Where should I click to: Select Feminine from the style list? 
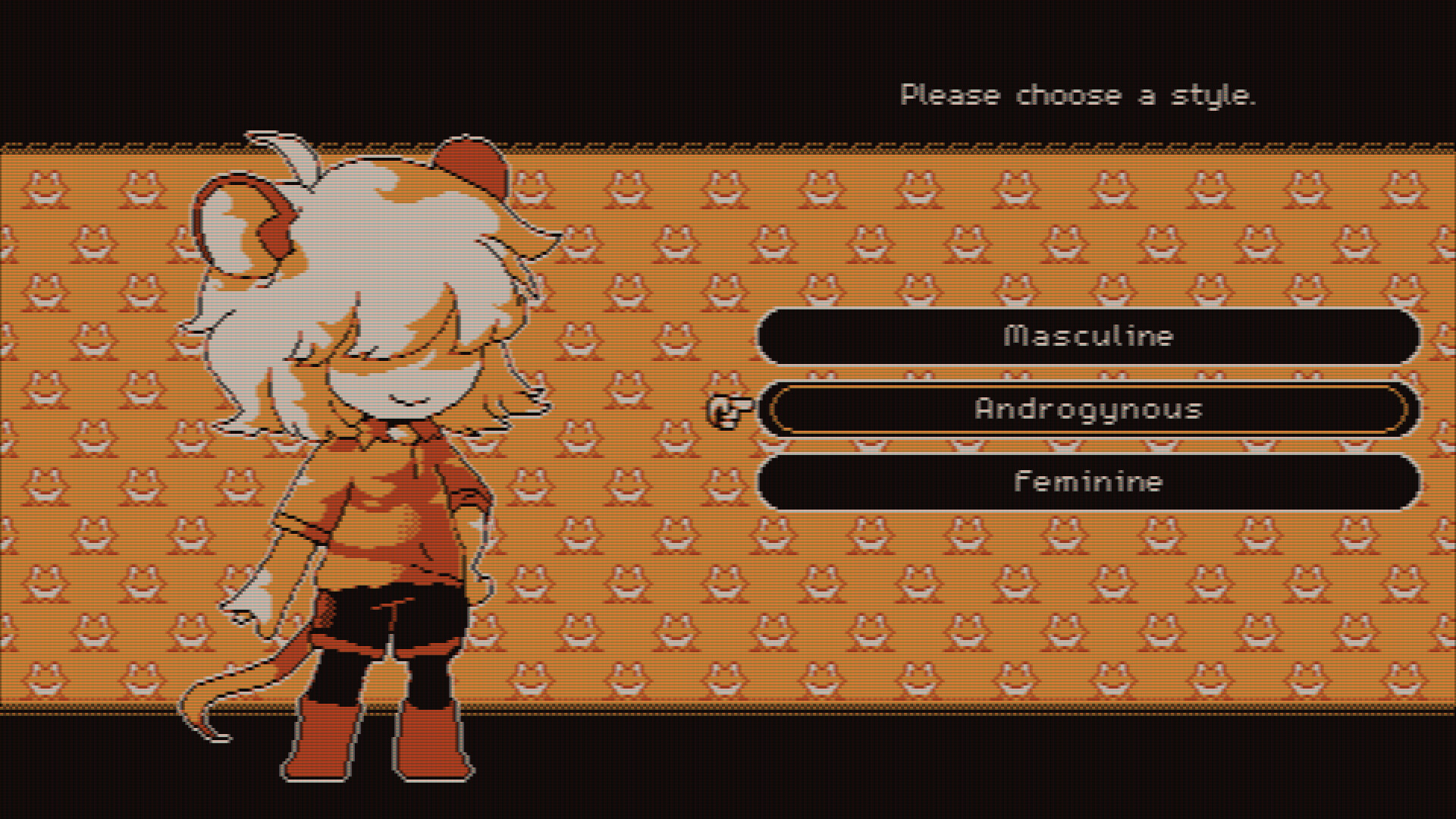(1088, 481)
